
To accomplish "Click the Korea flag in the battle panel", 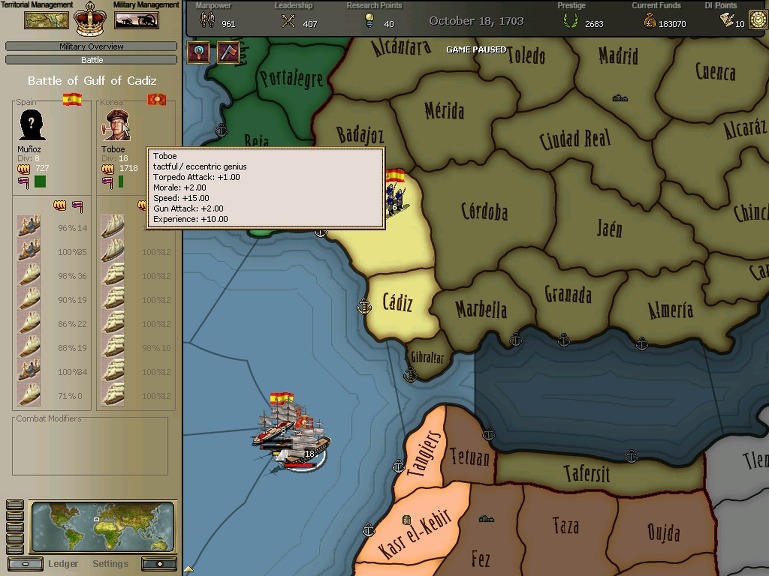I will pos(157,99).
